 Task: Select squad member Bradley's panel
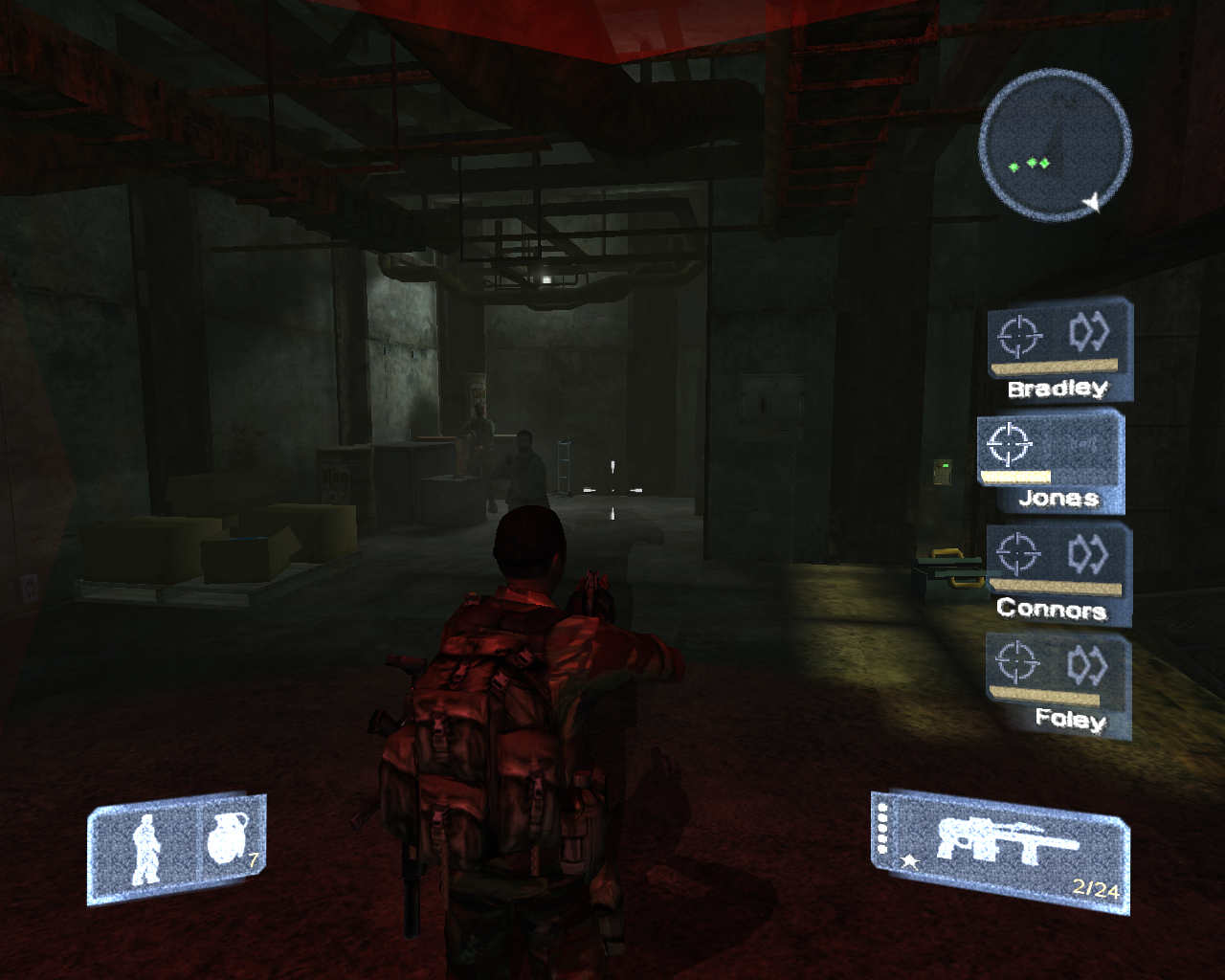click(1059, 349)
